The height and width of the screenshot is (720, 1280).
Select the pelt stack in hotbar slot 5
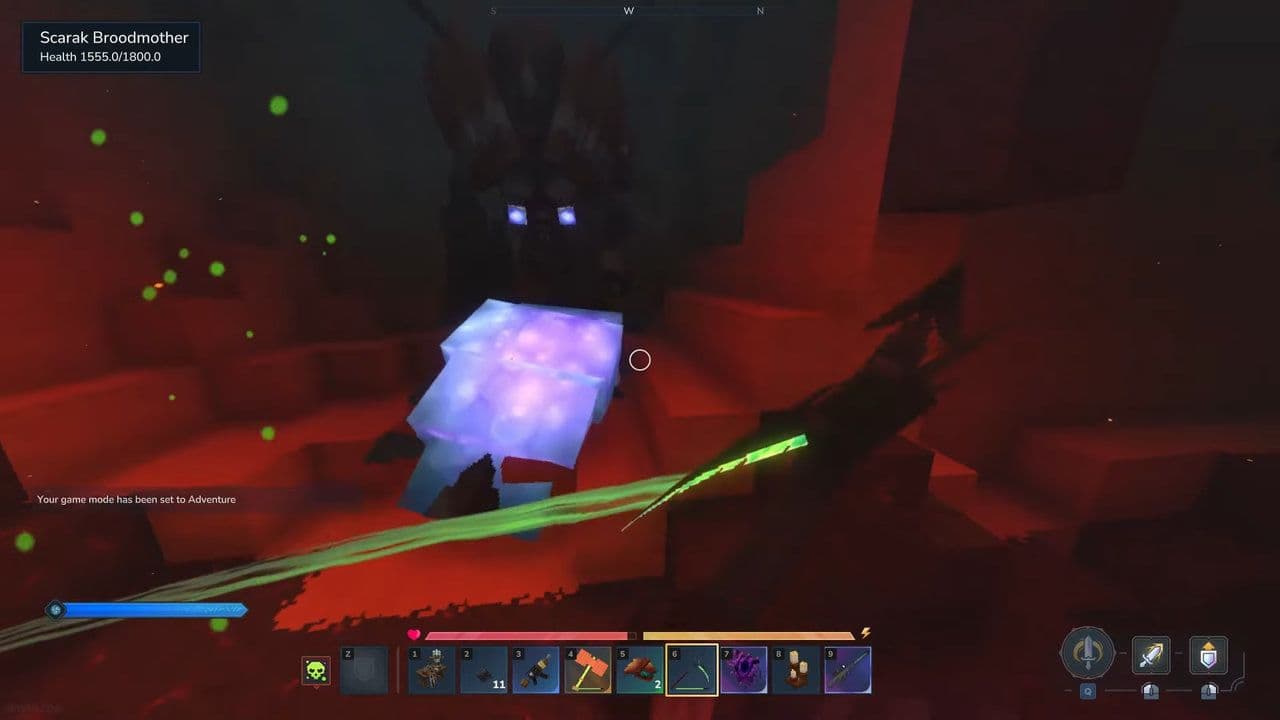pyautogui.click(x=640, y=670)
